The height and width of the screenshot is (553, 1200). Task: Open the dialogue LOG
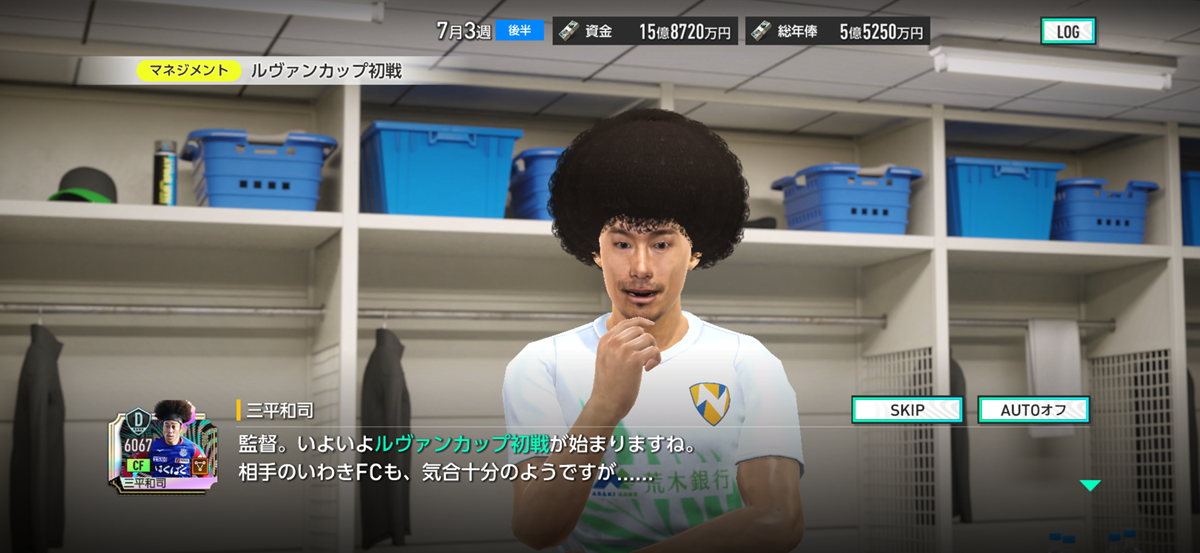pyautogui.click(x=1068, y=31)
